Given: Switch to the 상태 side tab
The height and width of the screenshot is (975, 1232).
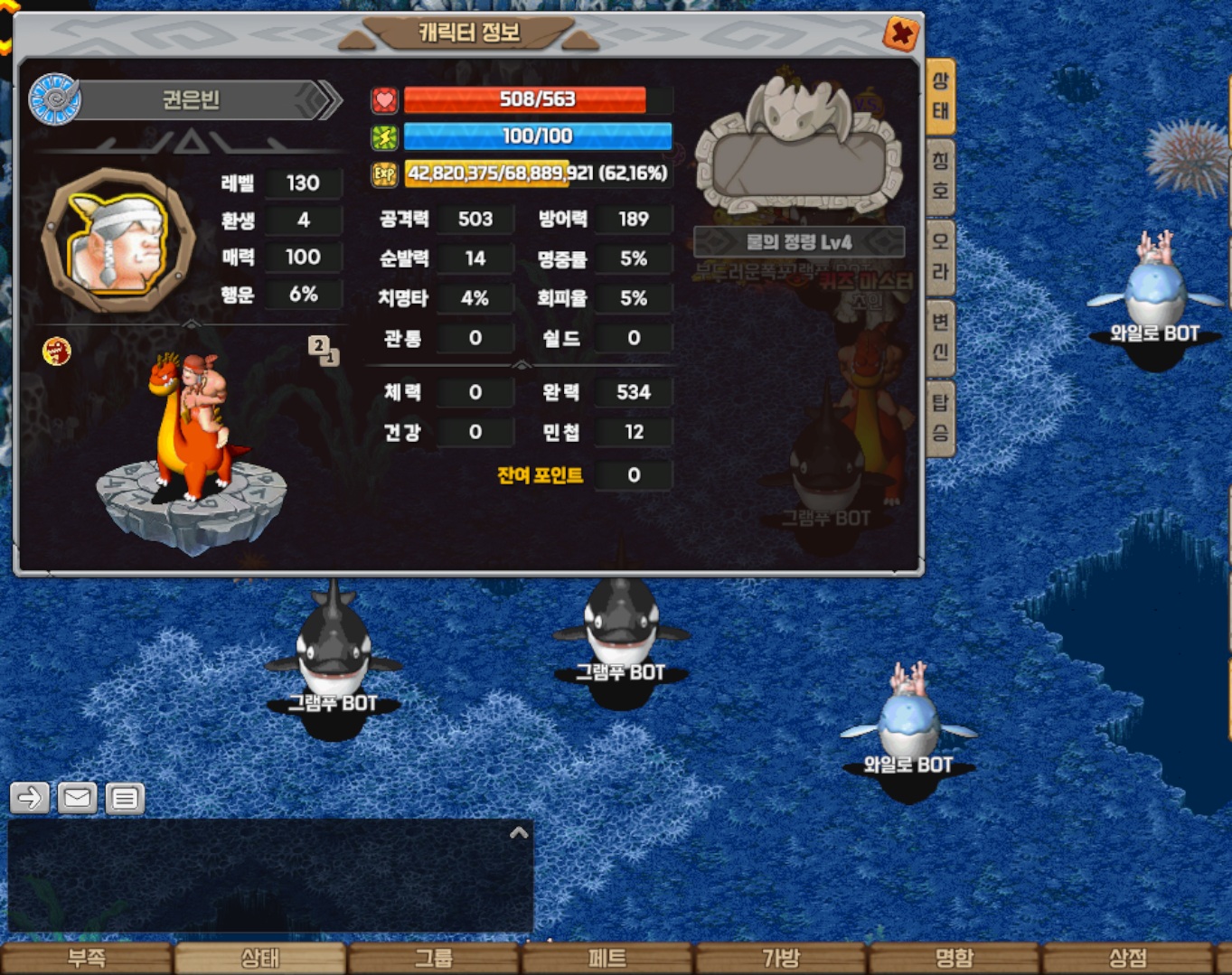Looking at the screenshot, I should coord(940,96).
